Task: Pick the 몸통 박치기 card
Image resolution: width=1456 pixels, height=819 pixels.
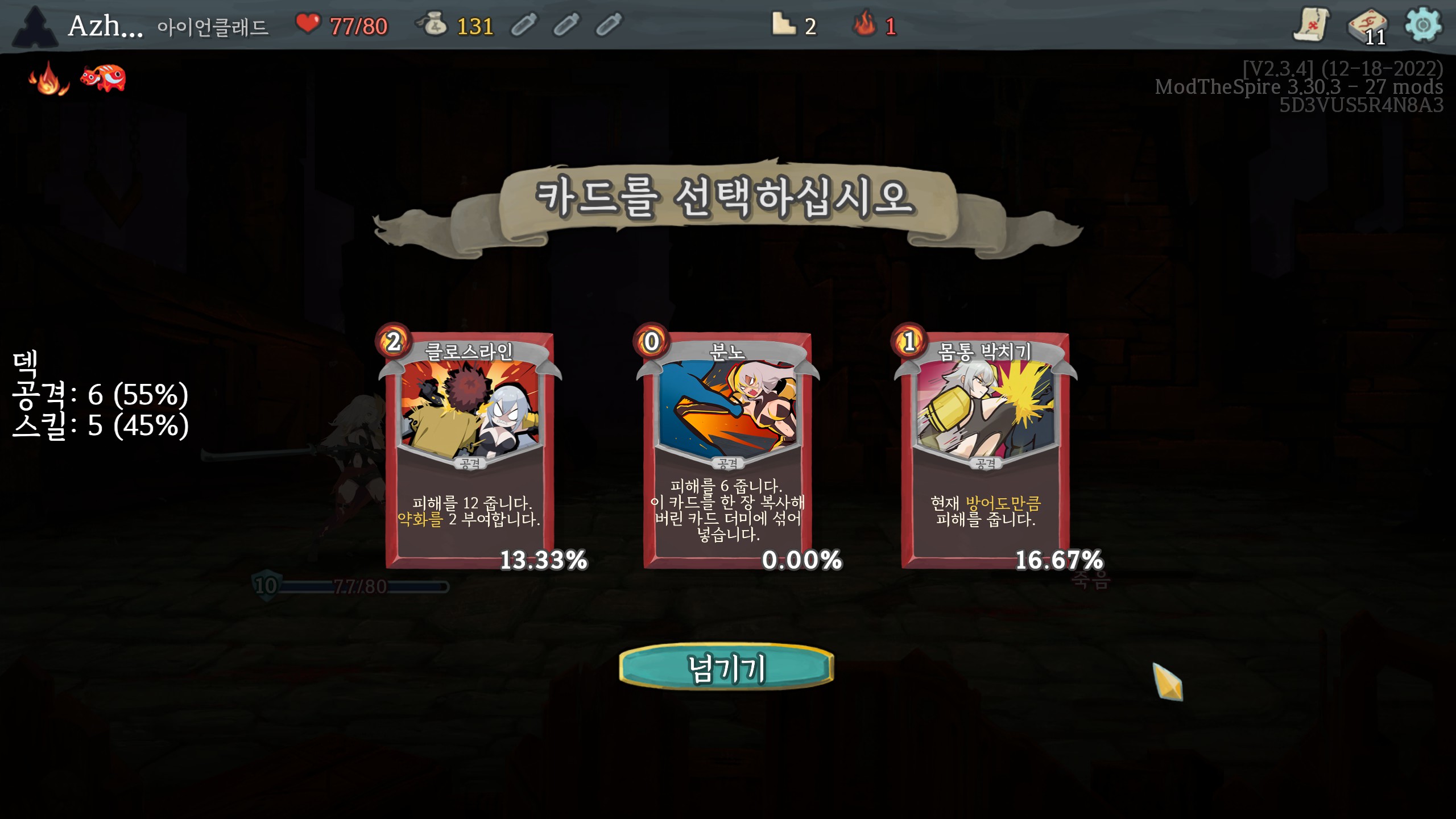Action: click(985, 449)
